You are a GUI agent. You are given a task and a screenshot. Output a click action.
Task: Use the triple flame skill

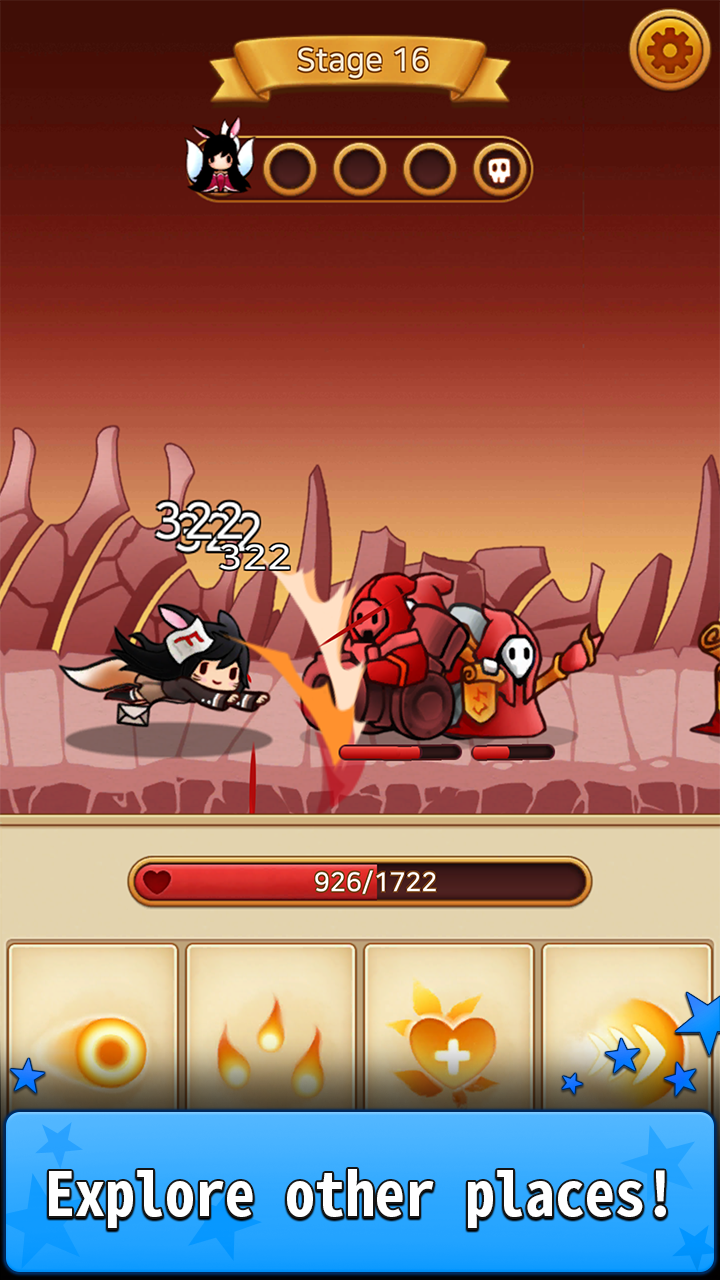click(271, 1030)
